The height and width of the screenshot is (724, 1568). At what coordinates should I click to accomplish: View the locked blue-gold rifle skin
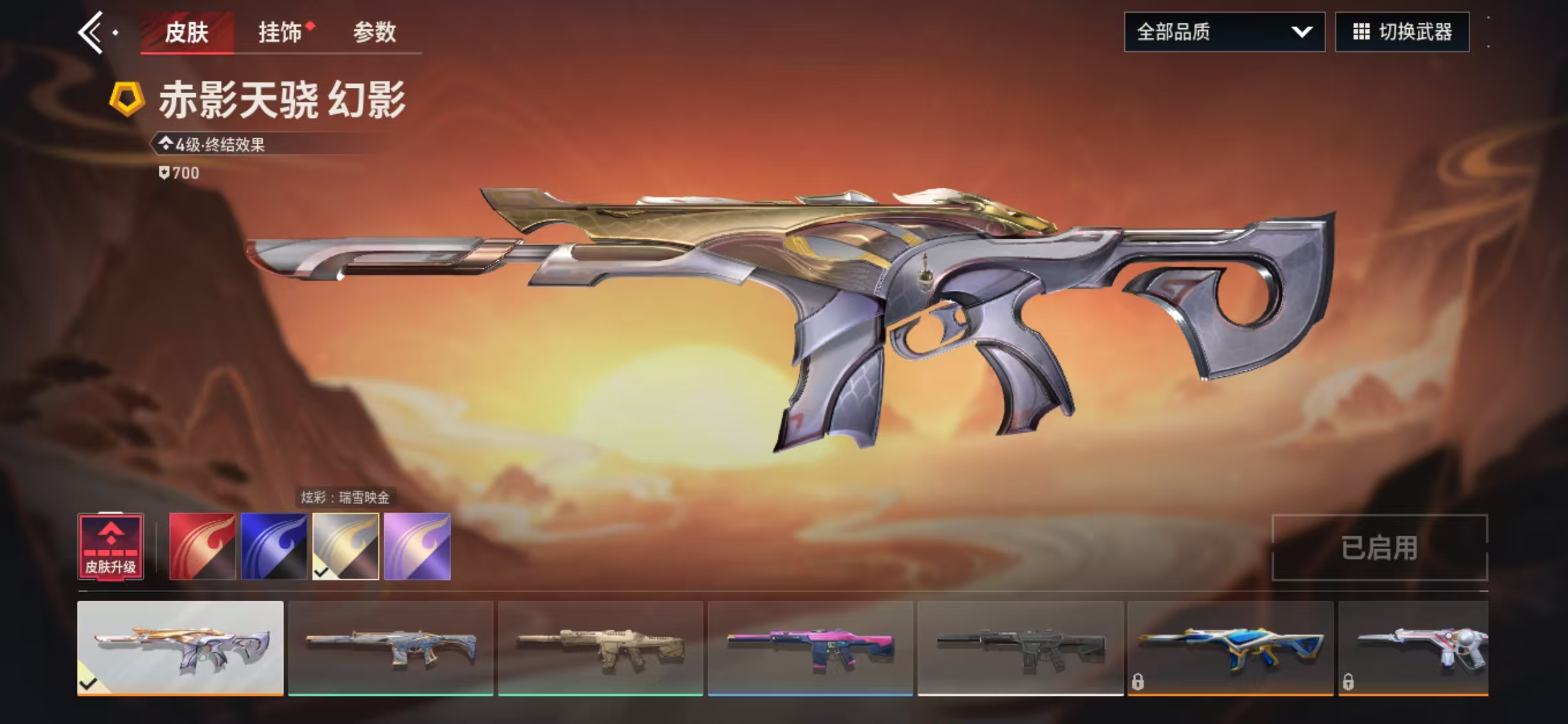tap(1230, 648)
